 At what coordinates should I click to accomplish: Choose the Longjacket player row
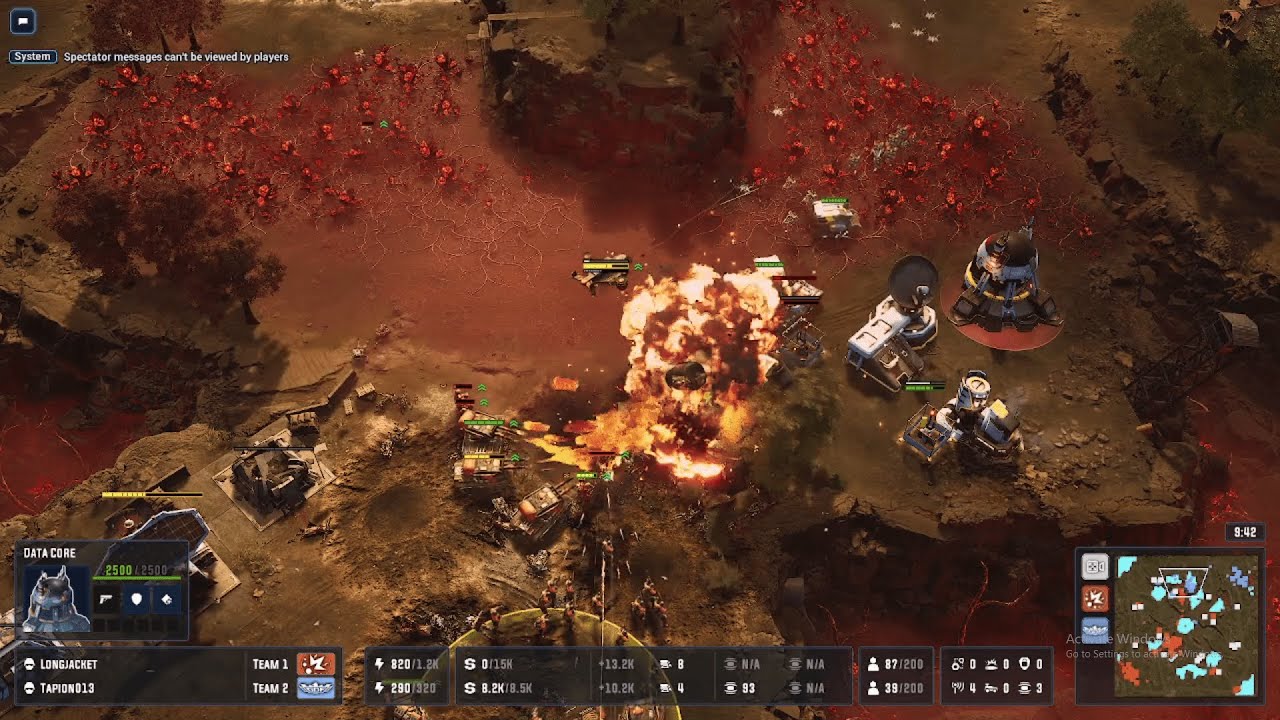tap(70, 664)
